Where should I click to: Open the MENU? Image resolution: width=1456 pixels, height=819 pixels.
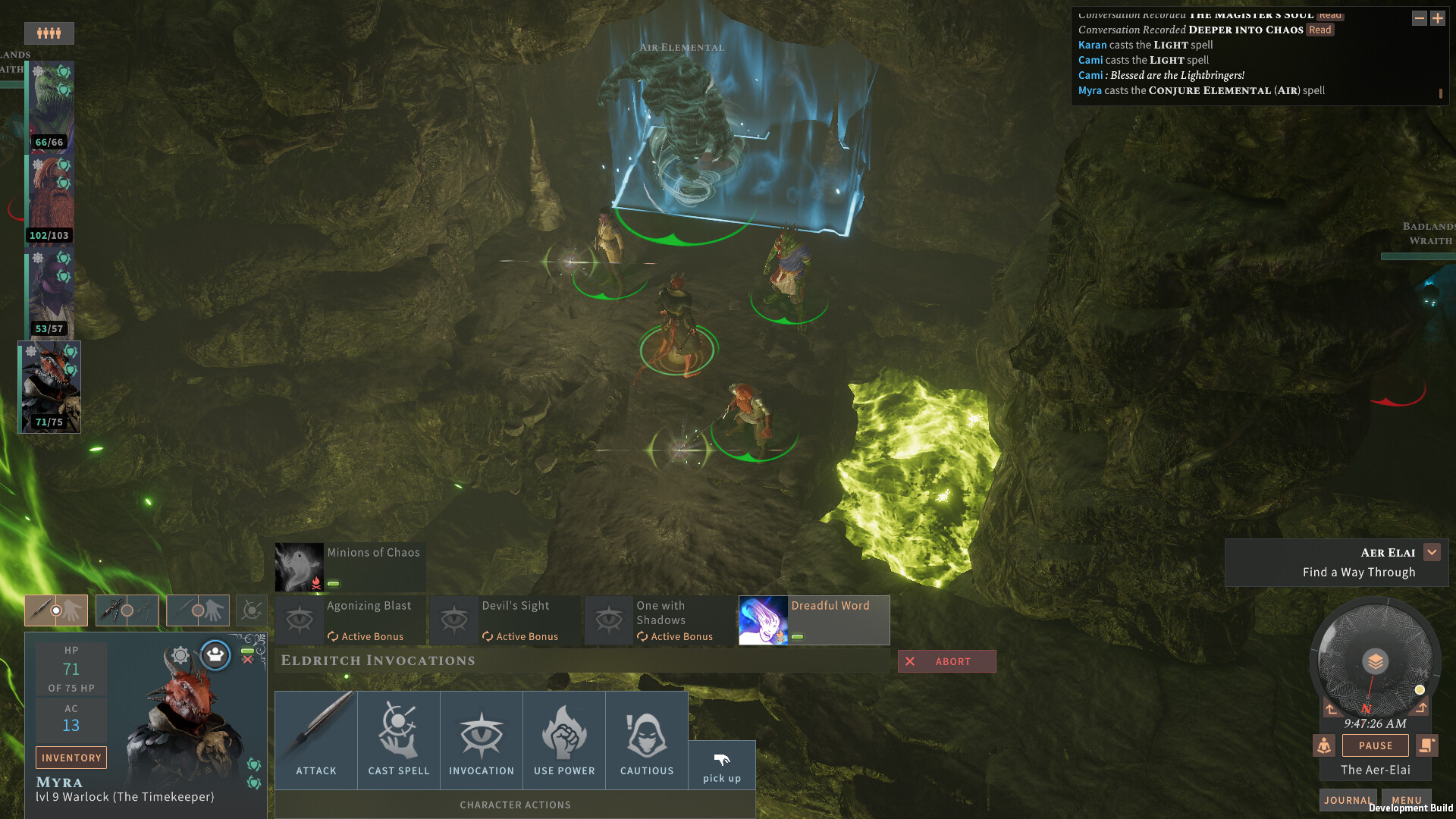pos(1406,800)
